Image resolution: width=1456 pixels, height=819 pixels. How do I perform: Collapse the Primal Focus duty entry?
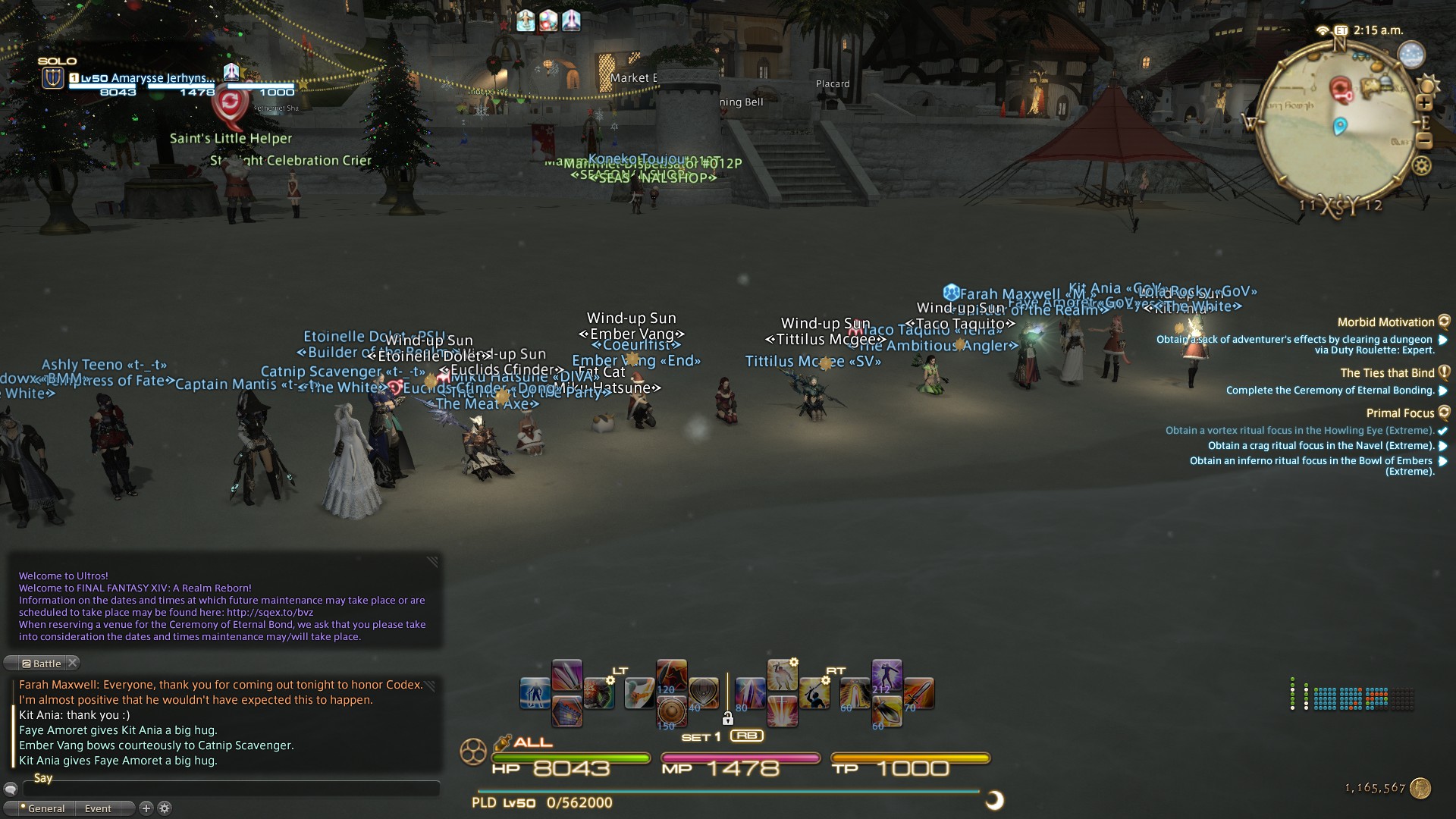tap(1445, 413)
